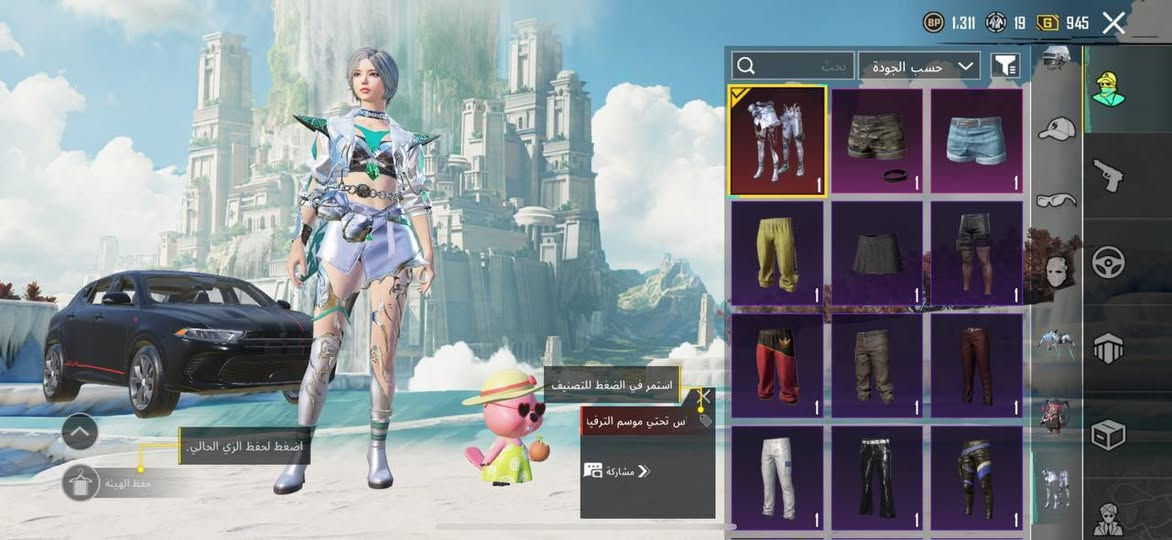Open the vehicle steering wheel tab

click(1108, 262)
